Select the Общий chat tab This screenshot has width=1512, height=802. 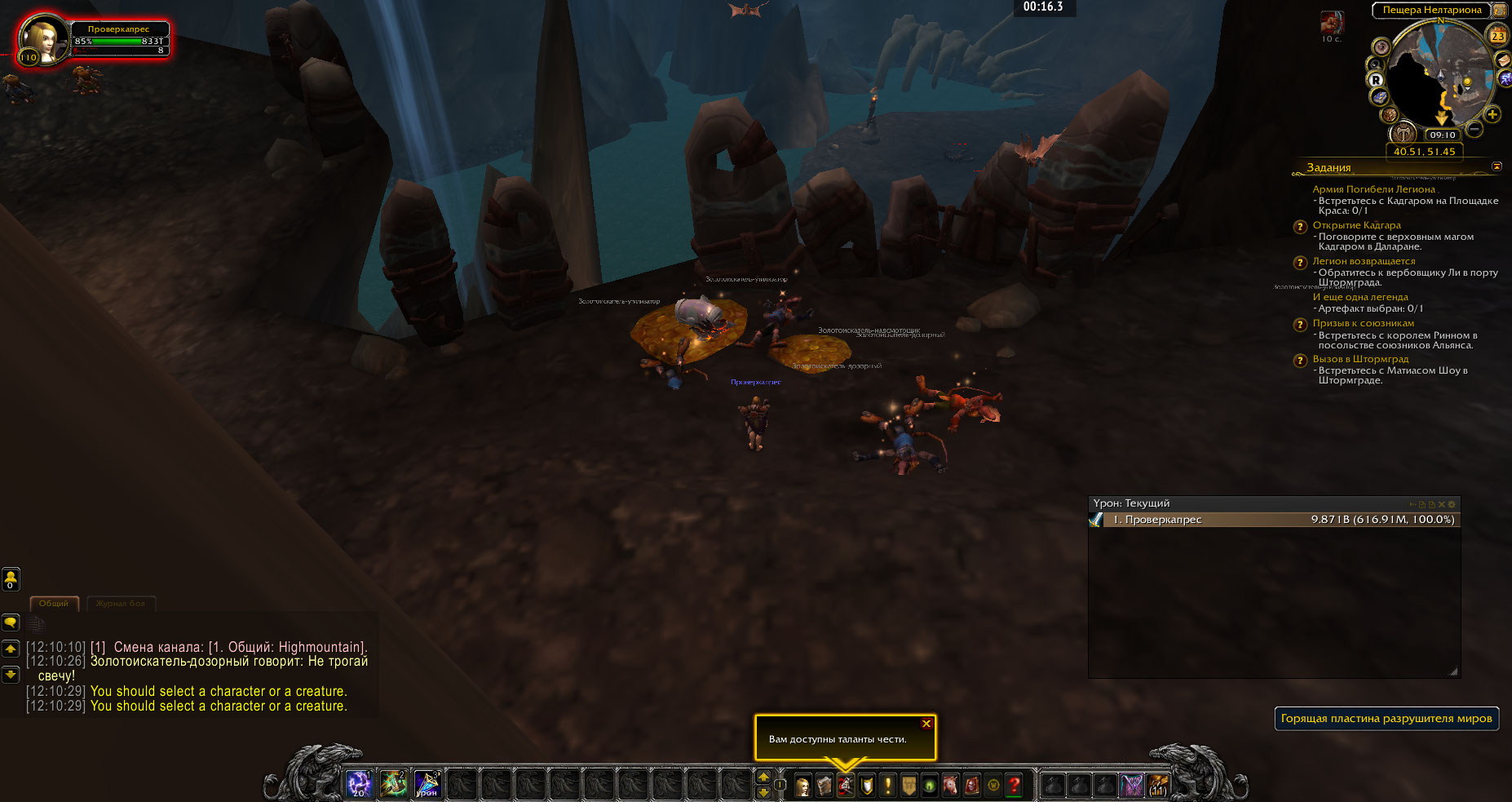tap(54, 604)
